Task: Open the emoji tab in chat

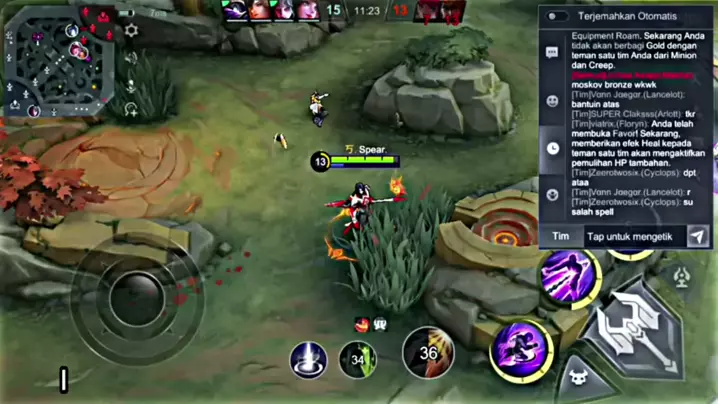Action: coord(553,100)
